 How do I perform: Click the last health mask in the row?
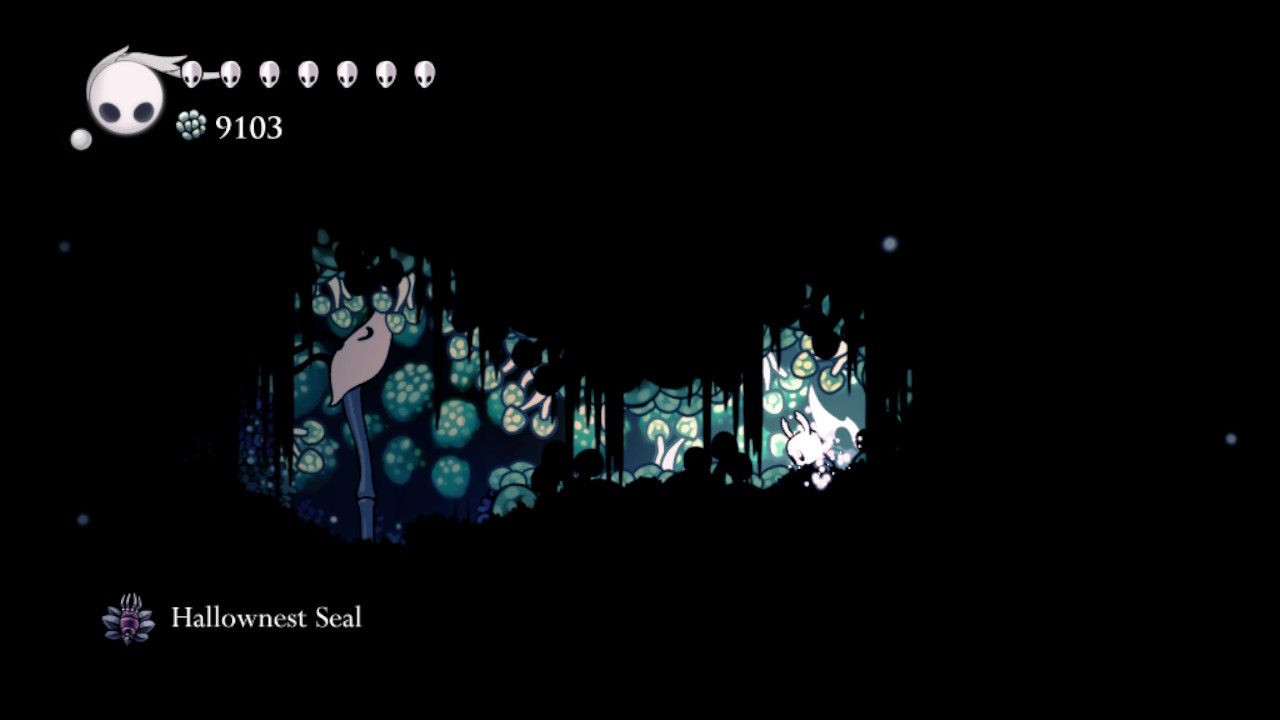(x=425, y=72)
